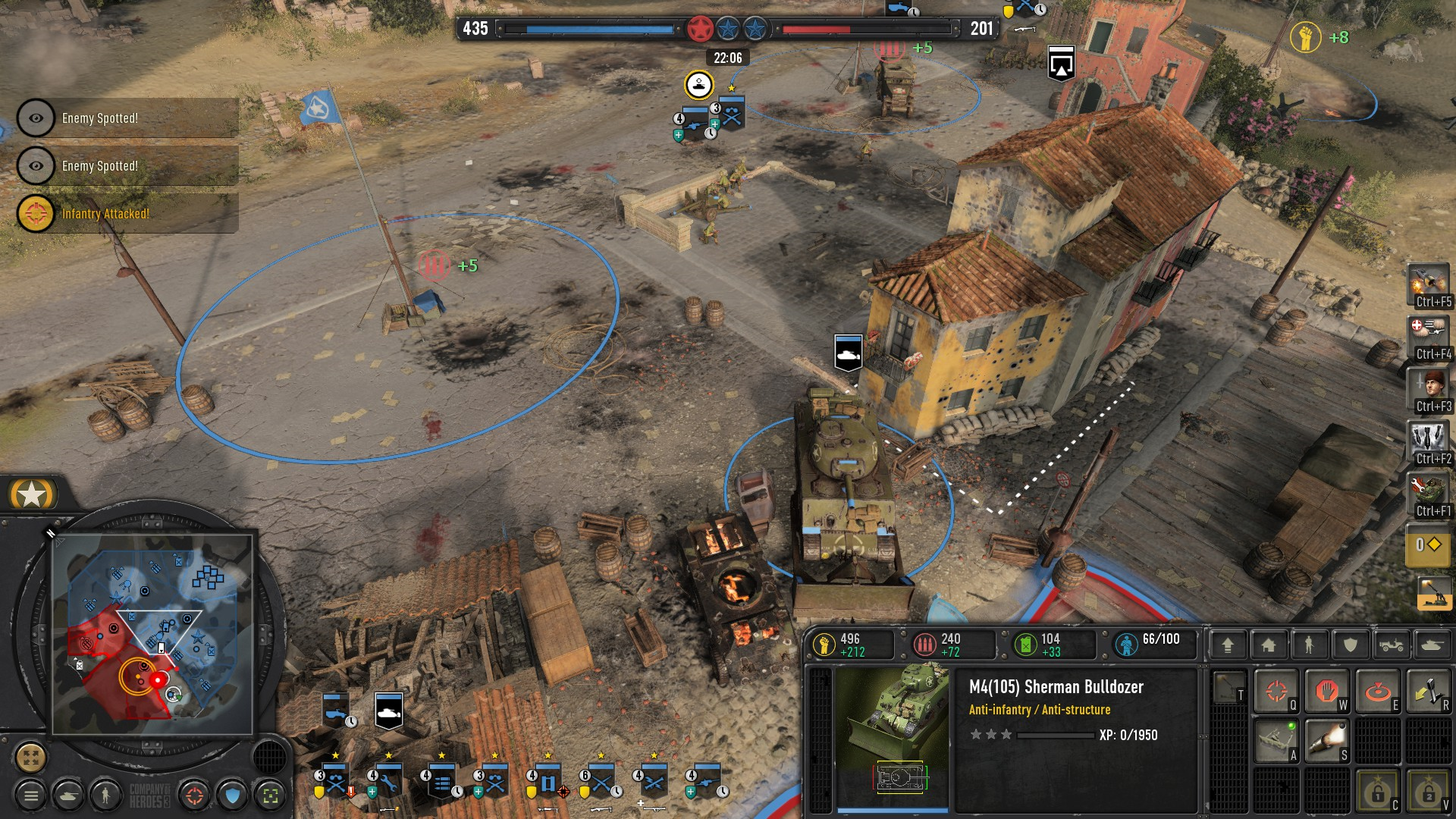Click the minimap
Image resolution: width=1456 pixels, height=819 pixels.
pos(152,635)
